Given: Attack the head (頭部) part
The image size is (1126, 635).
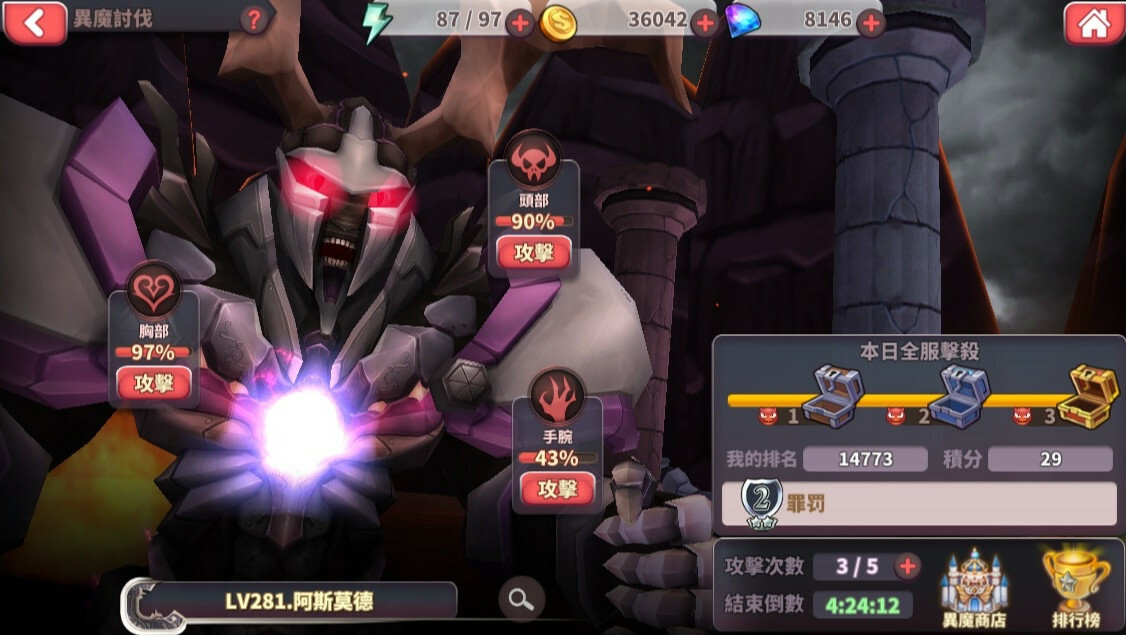Looking at the screenshot, I should [533, 253].
